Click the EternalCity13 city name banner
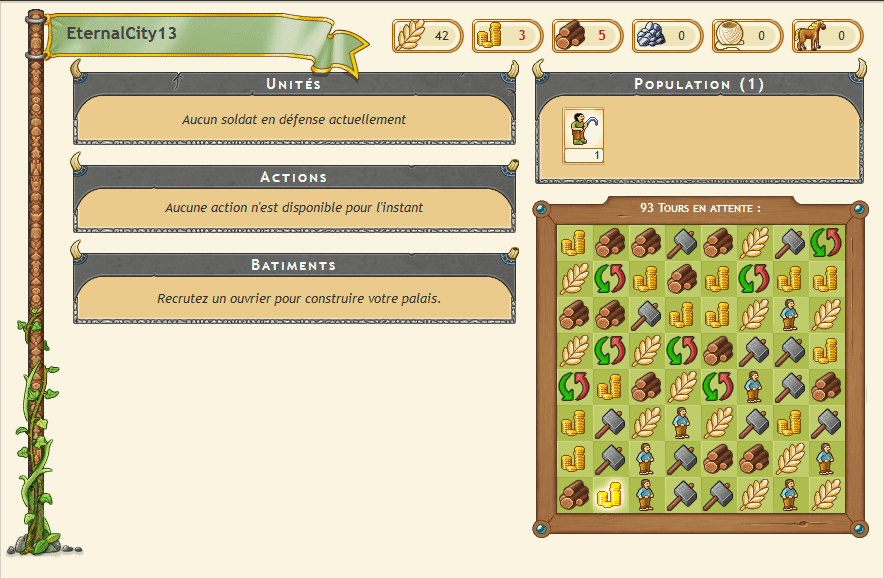 click(x=122, y=33)
